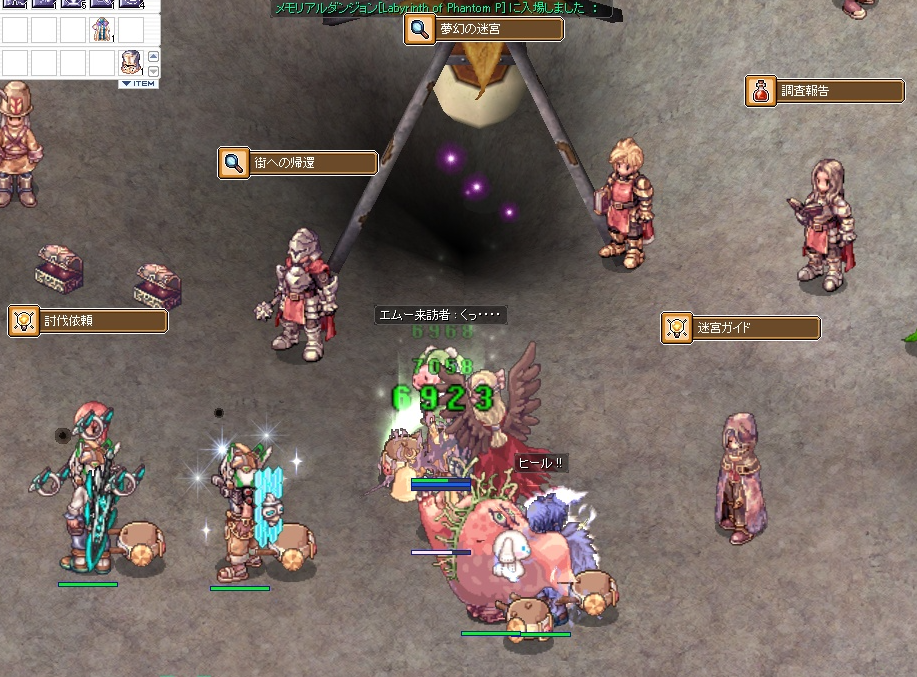
Task: Toggle the ITEM hotbar tab
Action: tap(138, 84)
